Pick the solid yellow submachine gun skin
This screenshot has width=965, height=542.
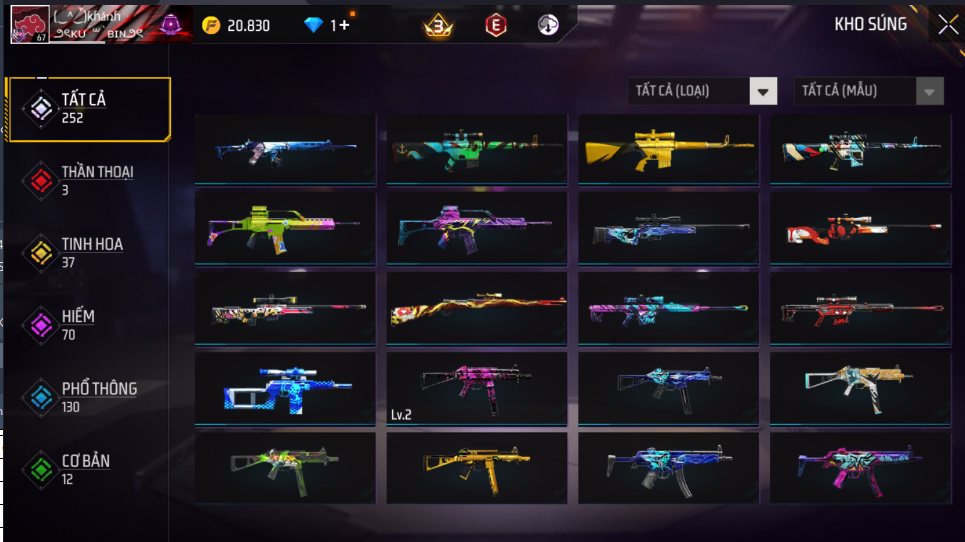(x=476, y=468)
